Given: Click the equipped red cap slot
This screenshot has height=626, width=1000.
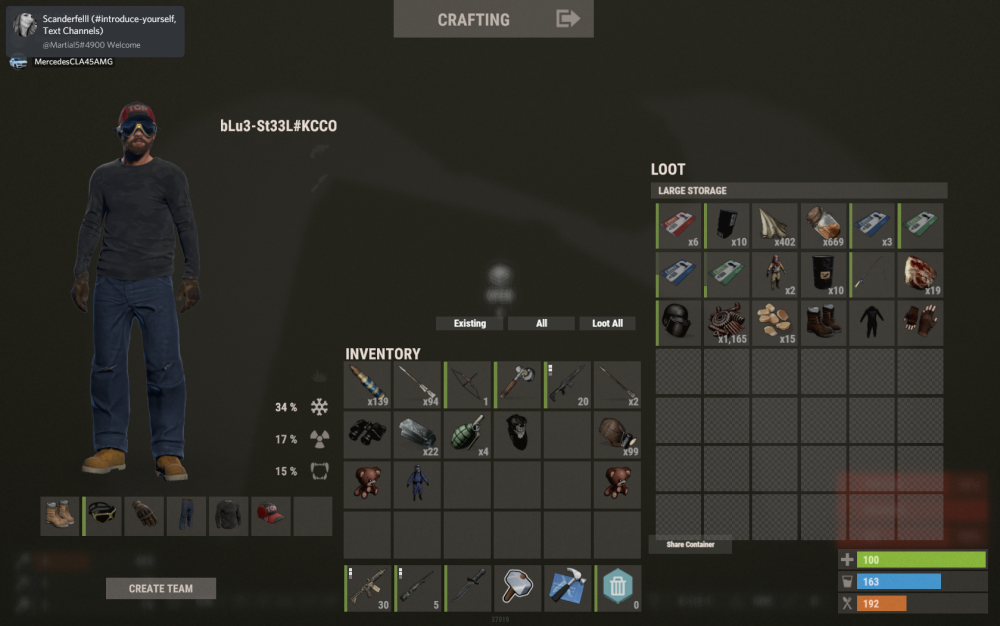Looking at the screenshot, I should [x=271, y=516].
